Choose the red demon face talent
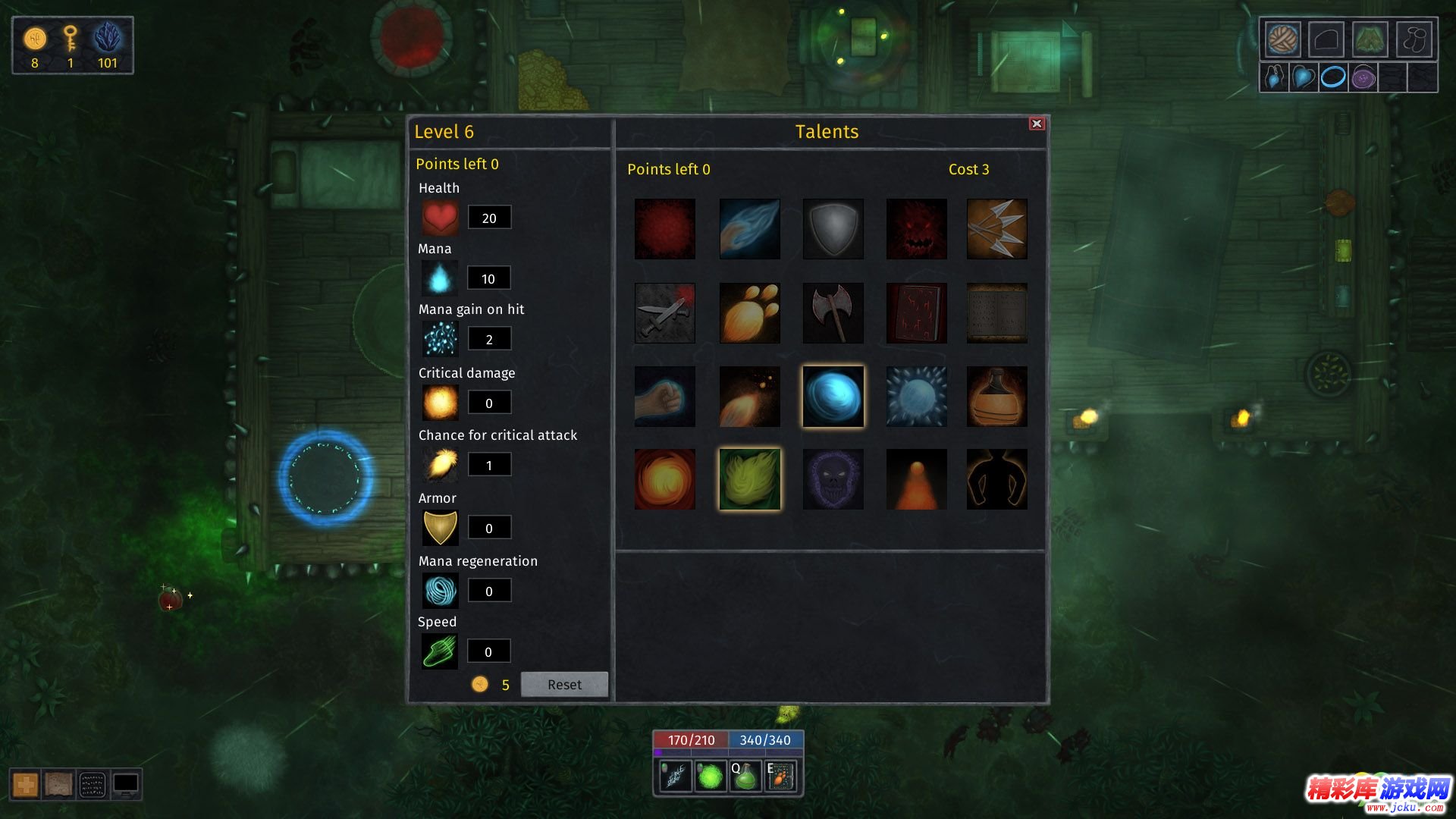The image size is (1456, 819). click(x=916, y=229)
